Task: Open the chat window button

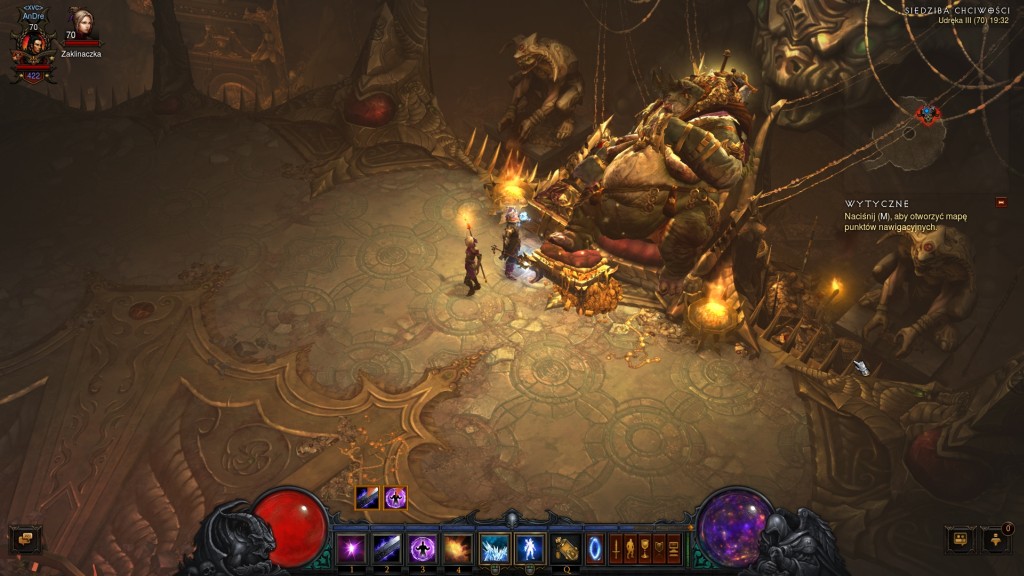Action: (x=25, y=539)
